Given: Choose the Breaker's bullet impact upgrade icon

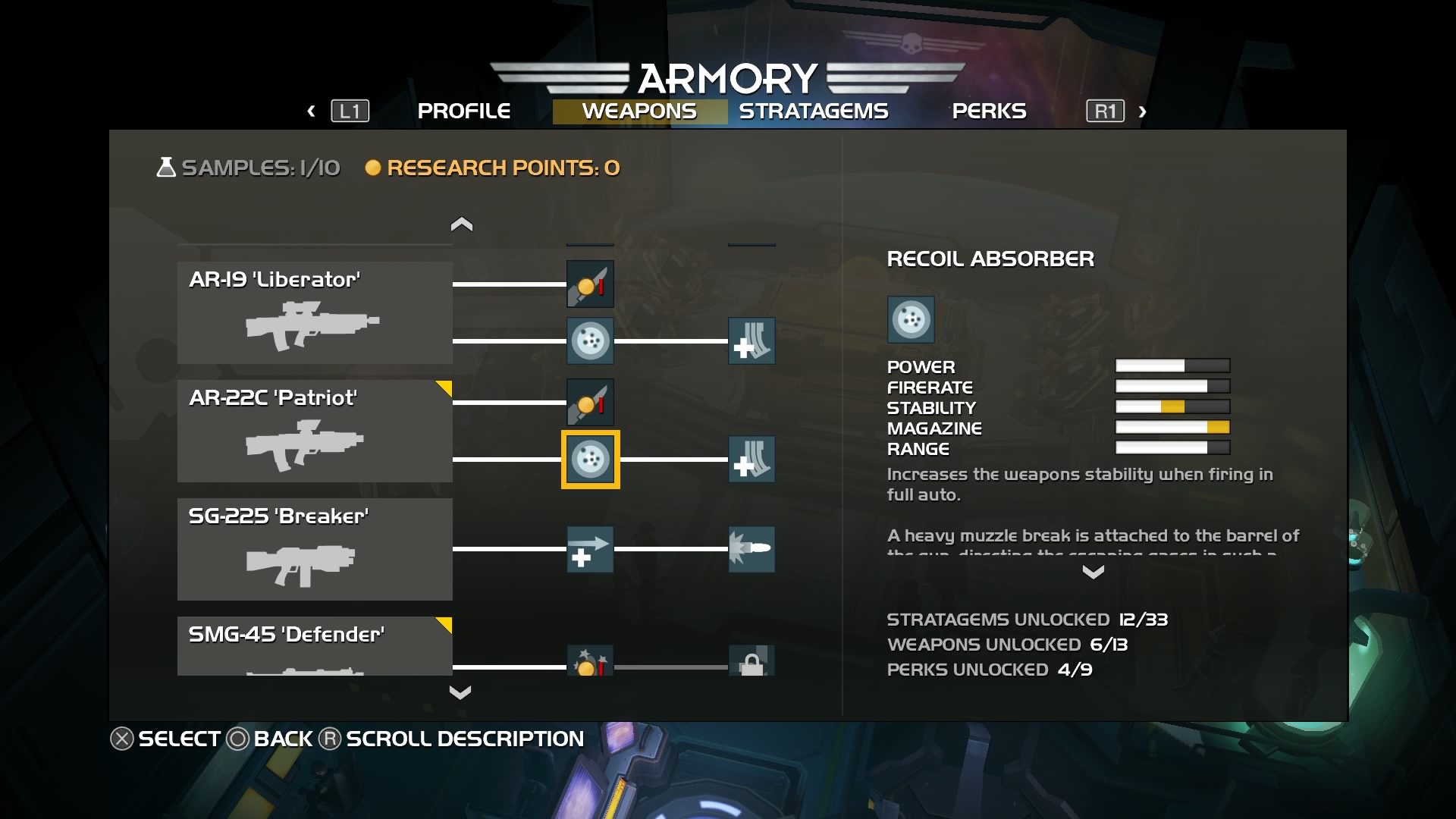Looking at the screenshot, I should pos(752,549).
